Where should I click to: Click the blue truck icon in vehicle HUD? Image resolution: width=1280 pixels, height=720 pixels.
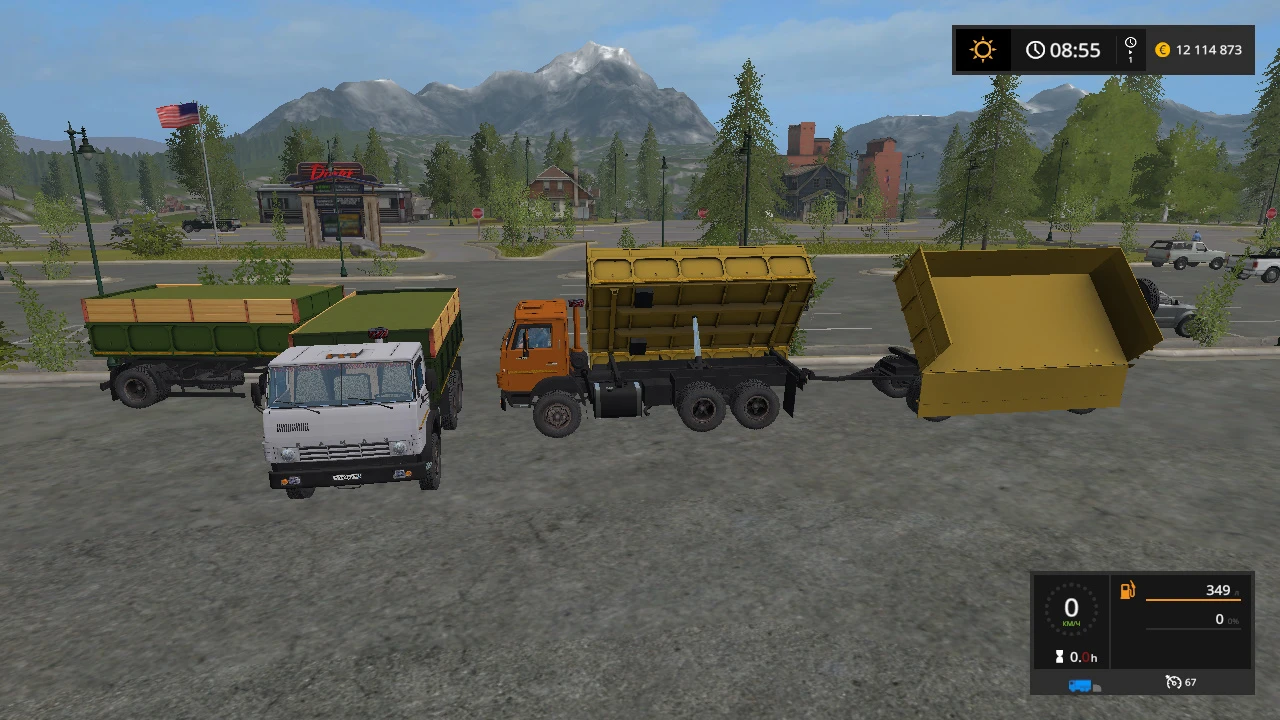coord(1080,685)
